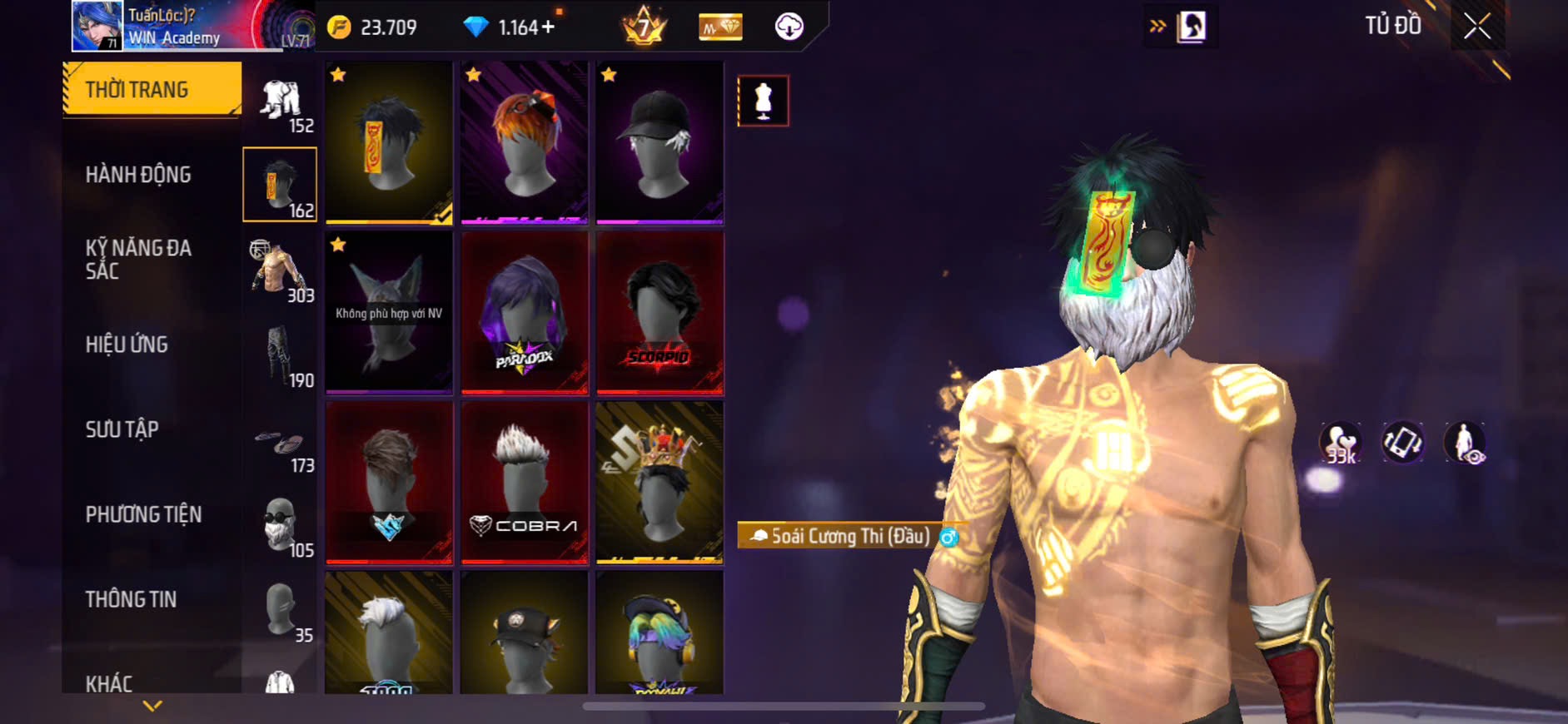Screen dimensions: 1568x724
Task: Switch to Kỹ Năng Đa Sắc
Action: click(138, 259)
